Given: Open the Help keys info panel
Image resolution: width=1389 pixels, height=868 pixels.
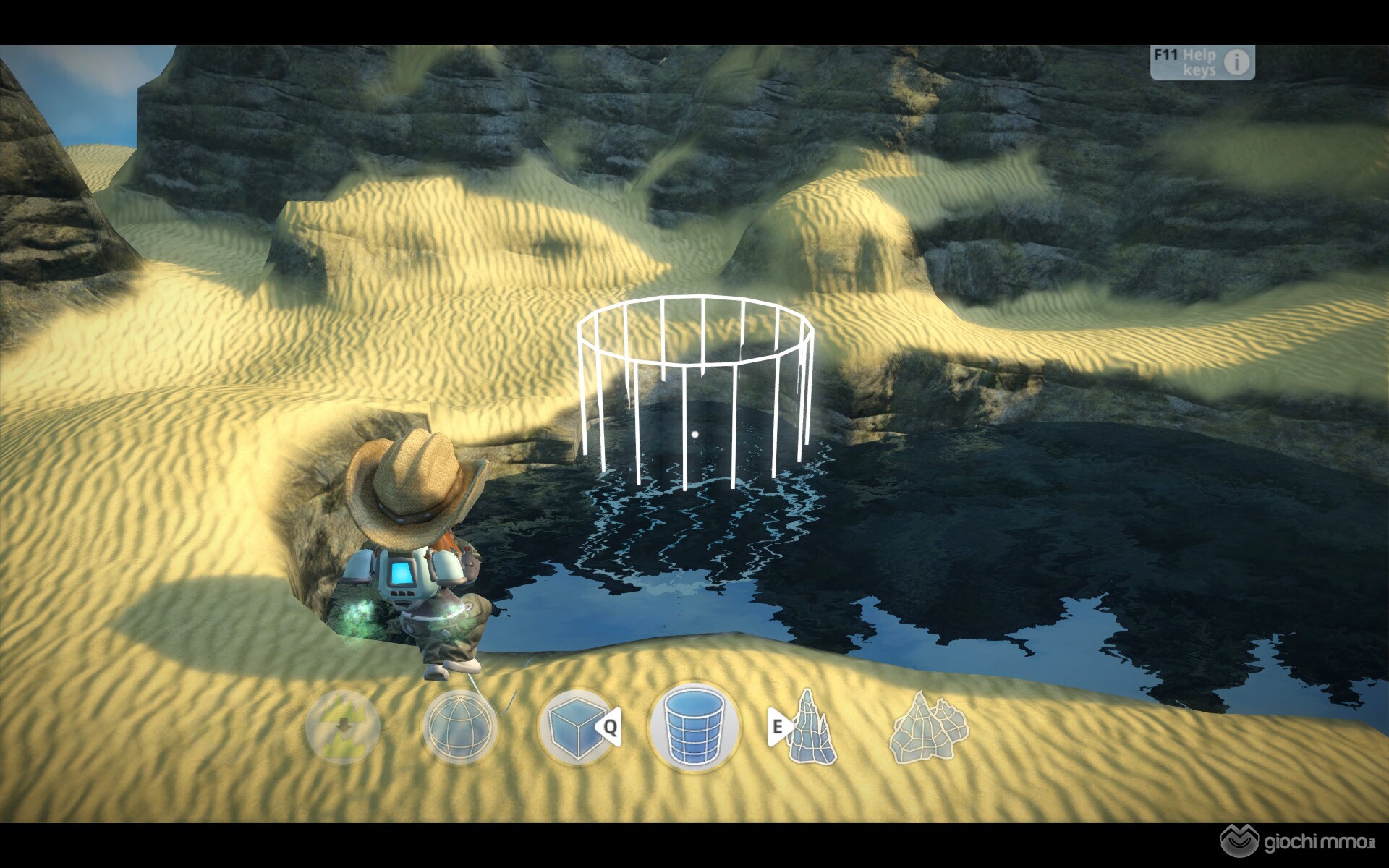Looking at the screenshot, I should [1202, 63].
